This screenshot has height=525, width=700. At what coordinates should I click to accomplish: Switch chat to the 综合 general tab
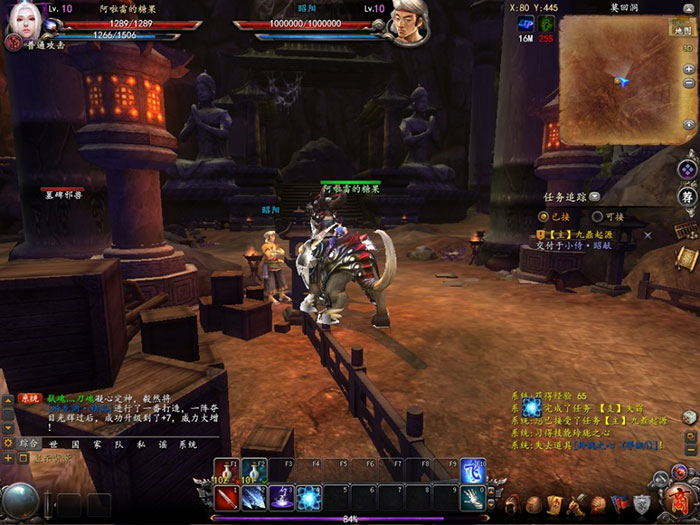28,442
